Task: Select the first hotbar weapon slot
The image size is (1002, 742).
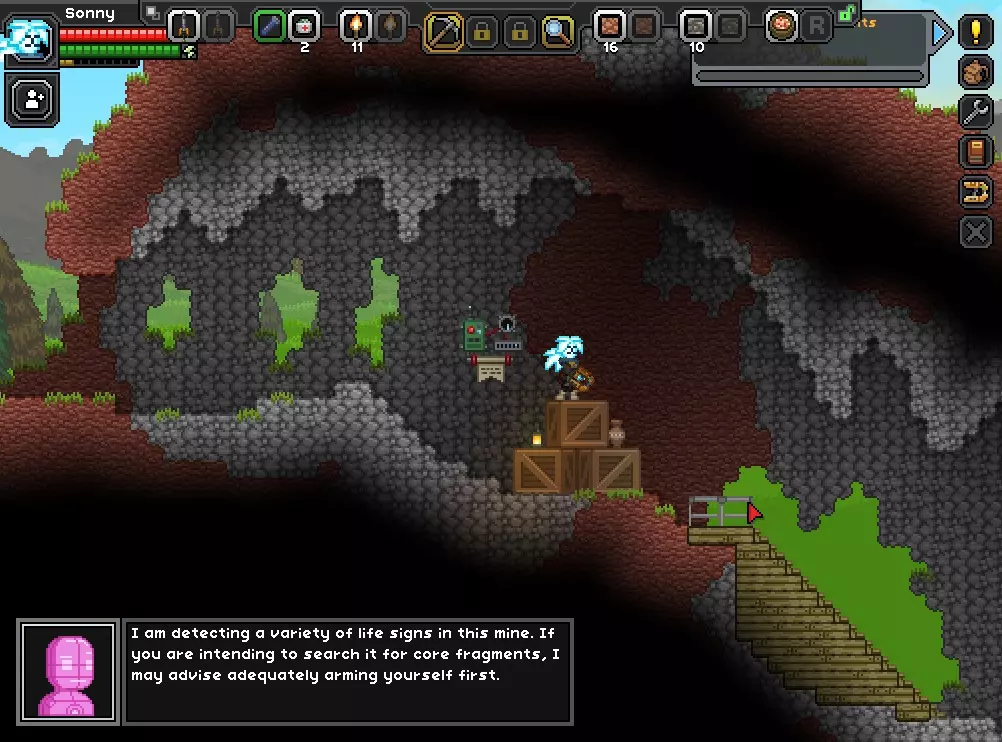Action: click(183, 26)
